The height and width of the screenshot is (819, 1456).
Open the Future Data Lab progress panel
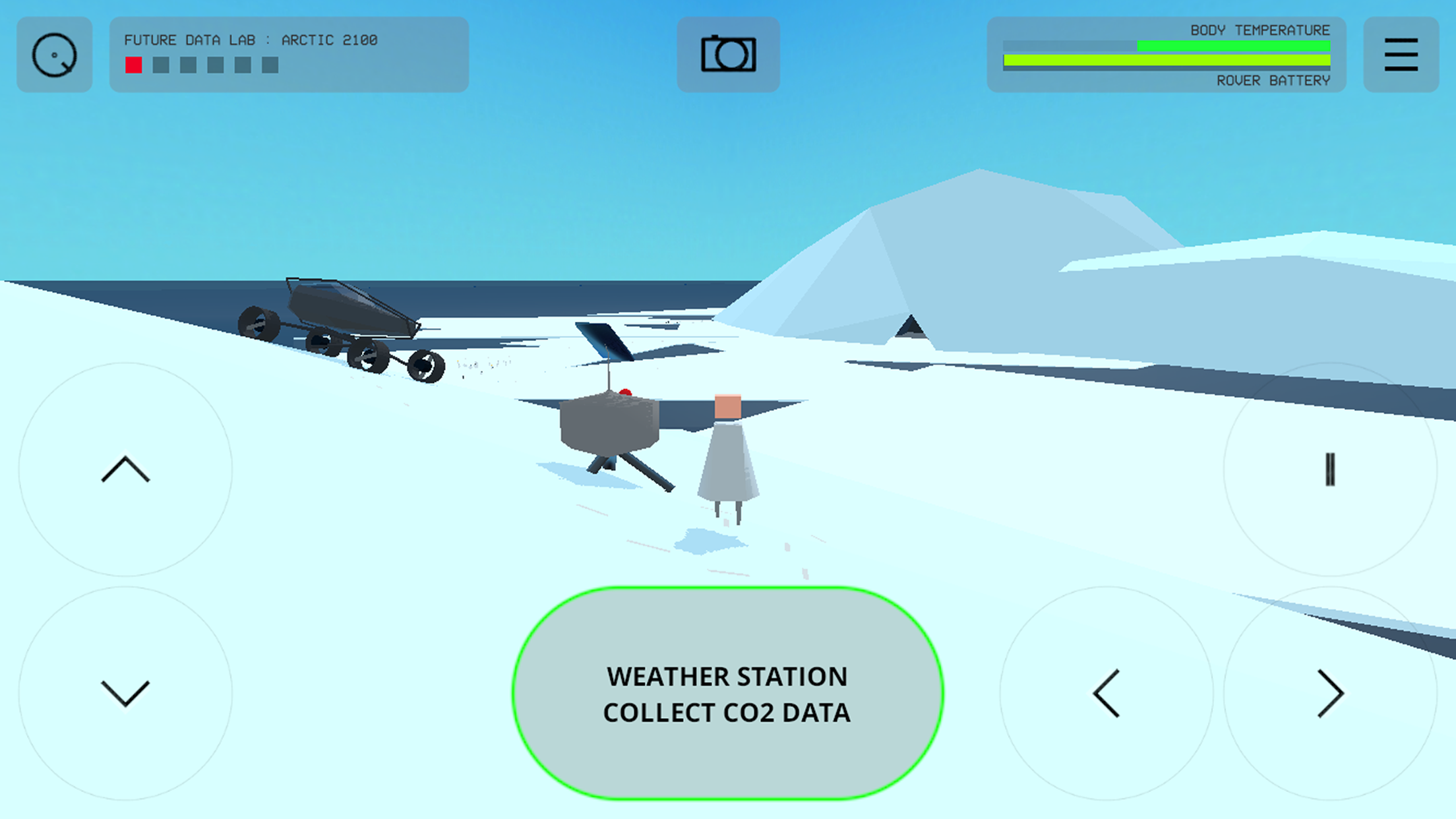pos(289,54)
